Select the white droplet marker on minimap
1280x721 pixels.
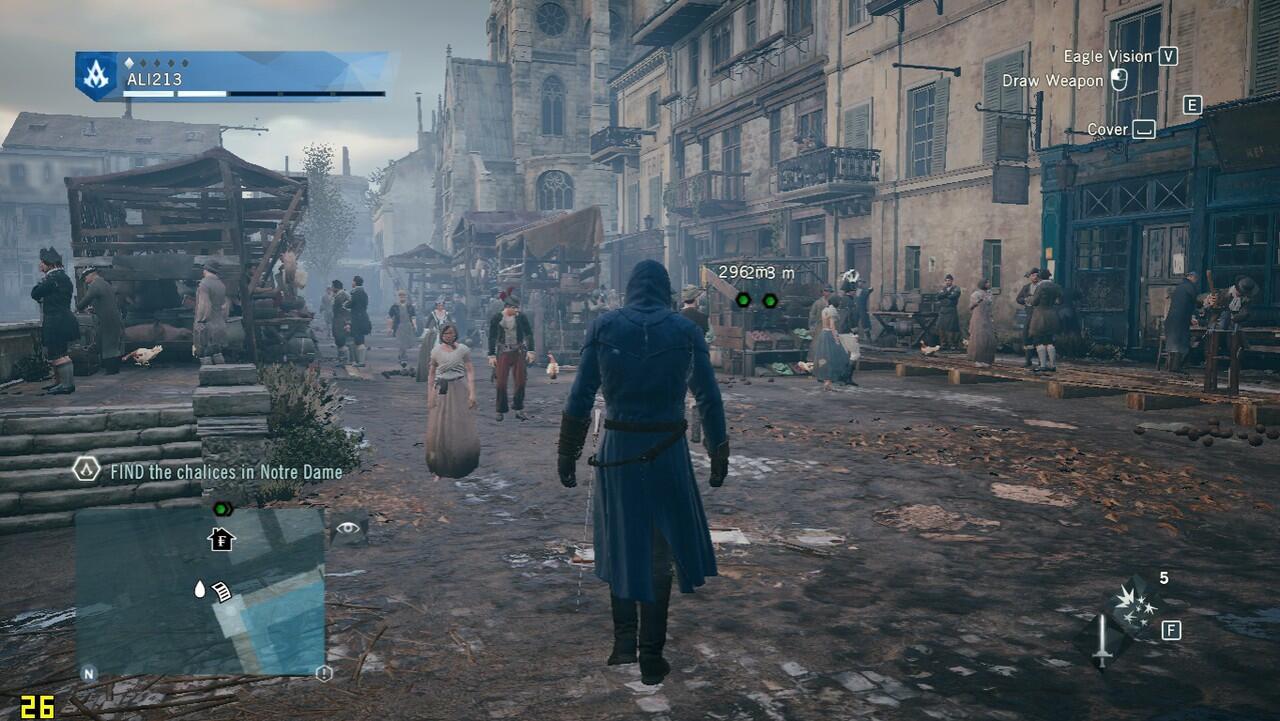(x=199, y=590)
